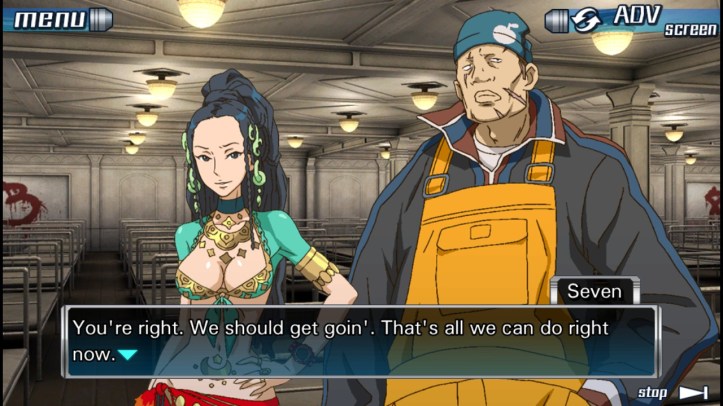Switch the ADV screen mode
This screenshot has width=723, height=406.
tap(632, 19)
